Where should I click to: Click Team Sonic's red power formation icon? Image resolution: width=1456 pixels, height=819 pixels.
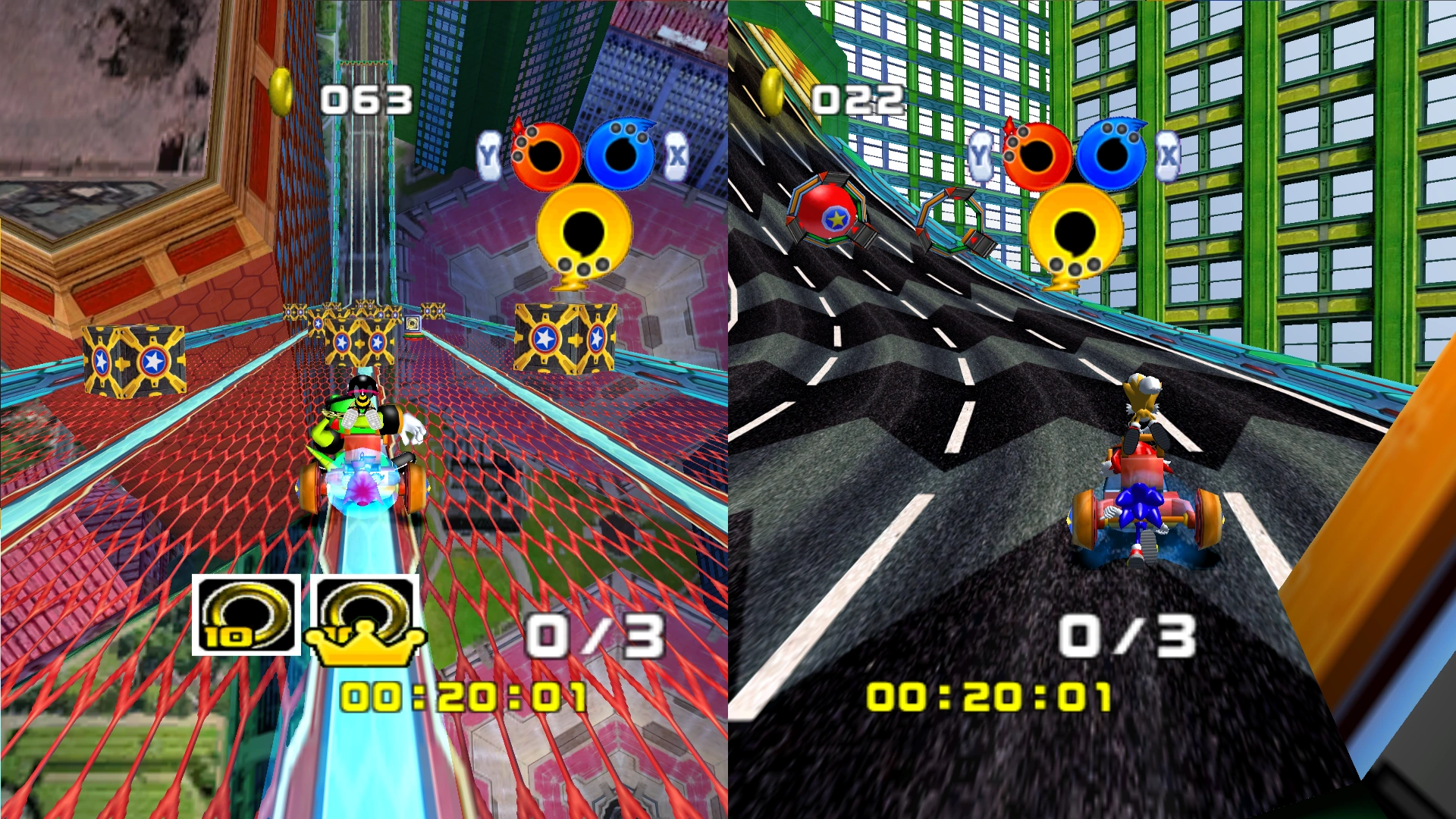(x=1037, y=155)
